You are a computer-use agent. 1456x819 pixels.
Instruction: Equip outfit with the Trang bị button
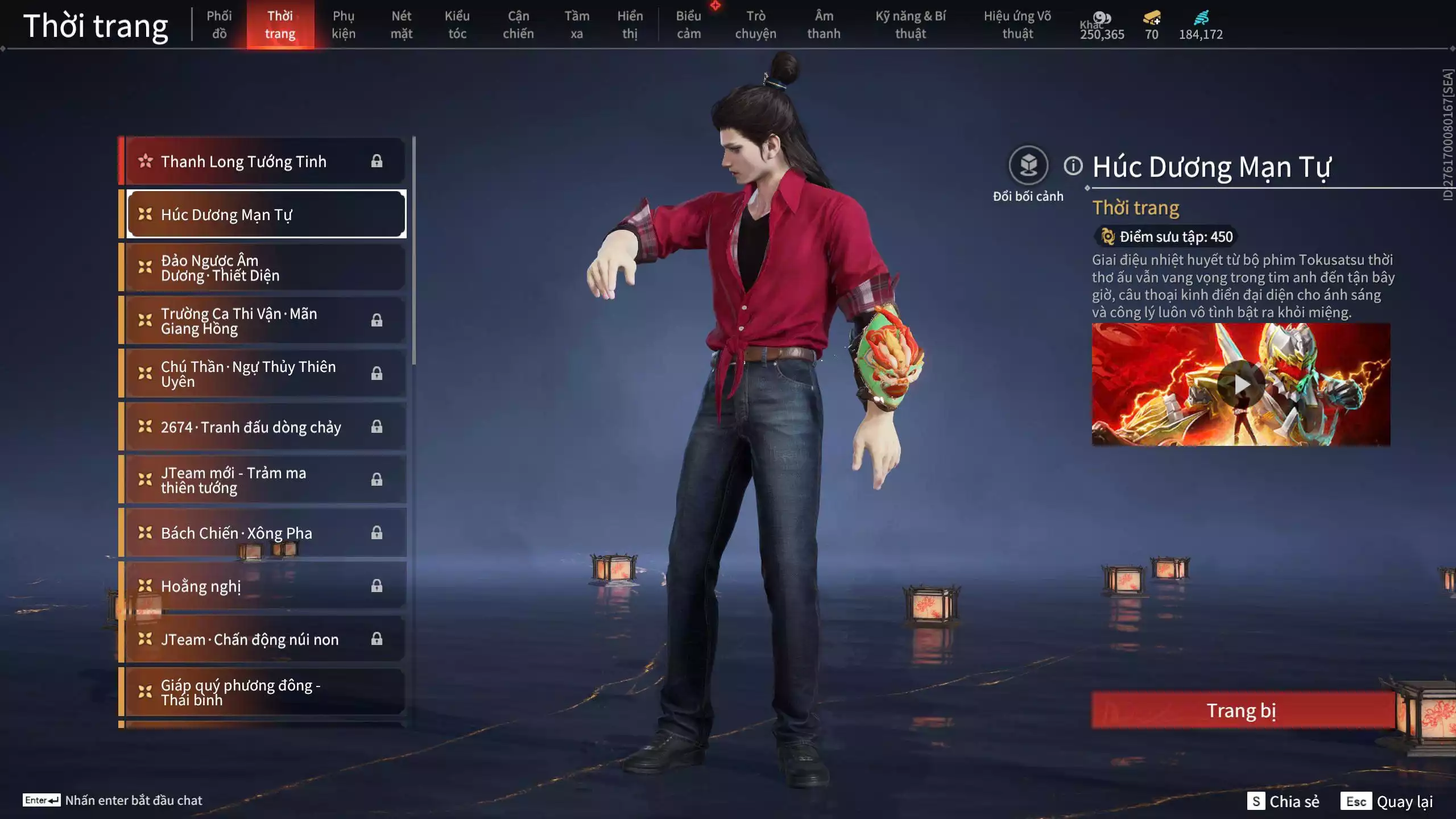pos(1242,710)
